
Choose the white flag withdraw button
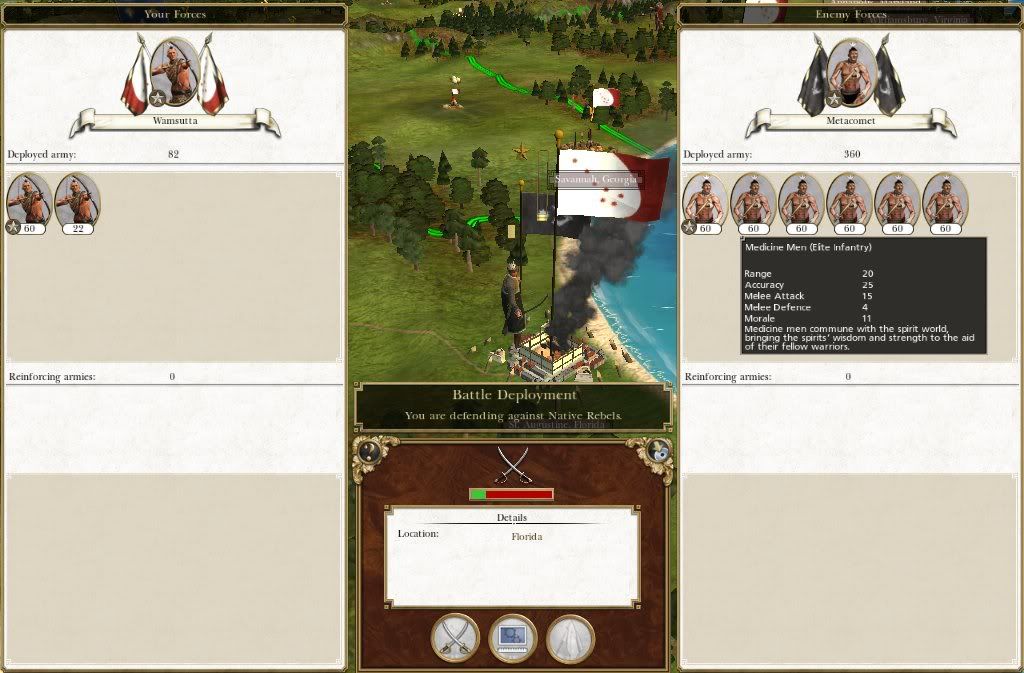(570, 637)
